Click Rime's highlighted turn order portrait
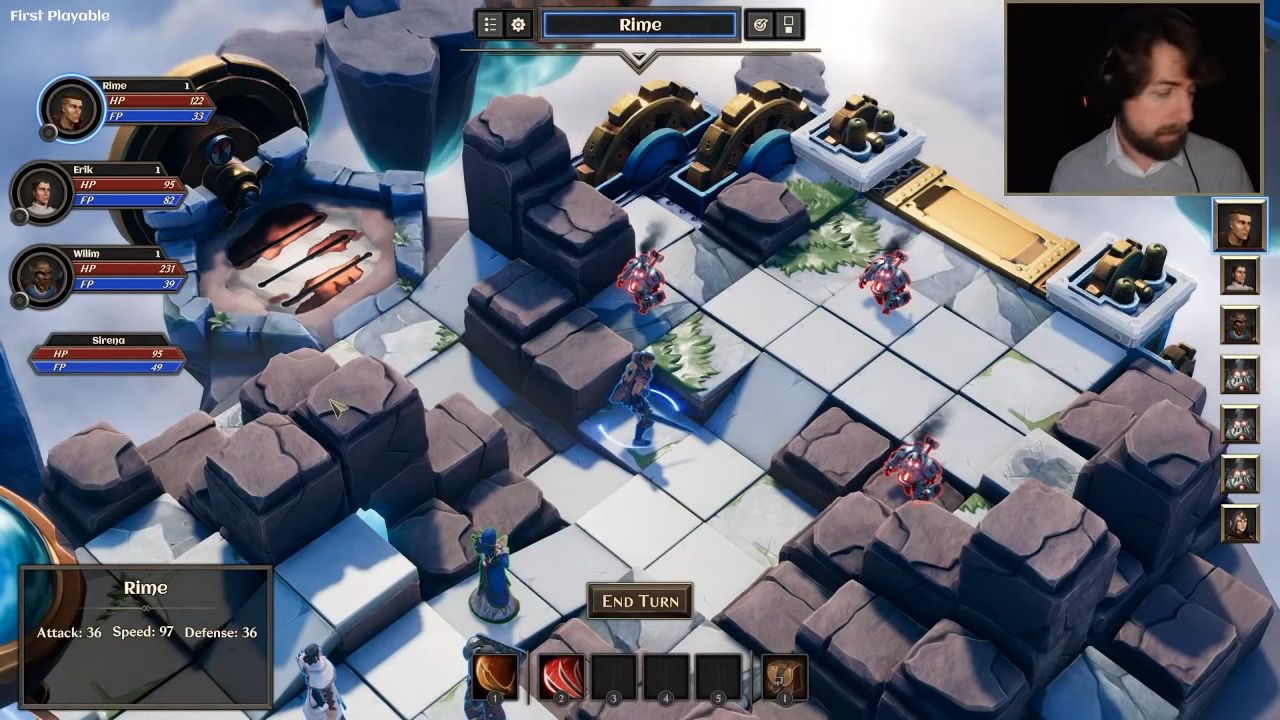Image resolution: width=1280 pixels, height=720 pixels. (1240, 224)
